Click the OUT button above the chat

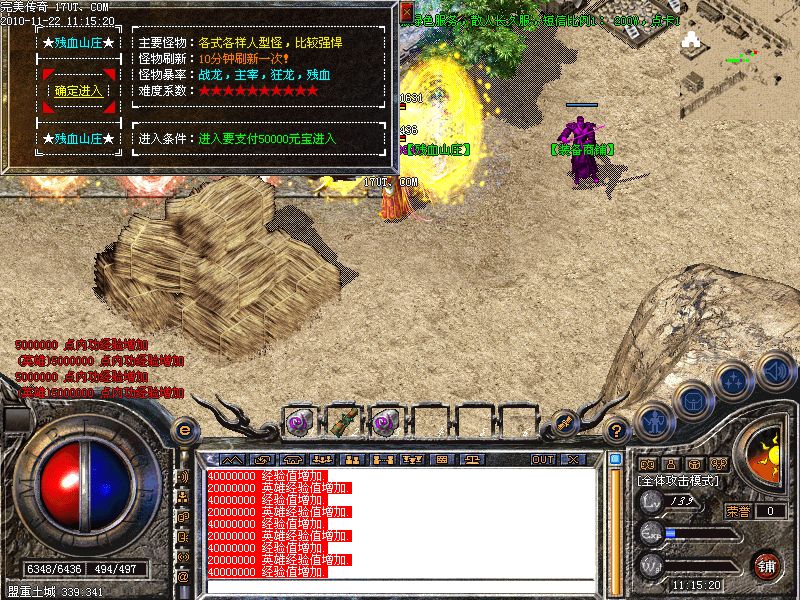tap(543, 459)
